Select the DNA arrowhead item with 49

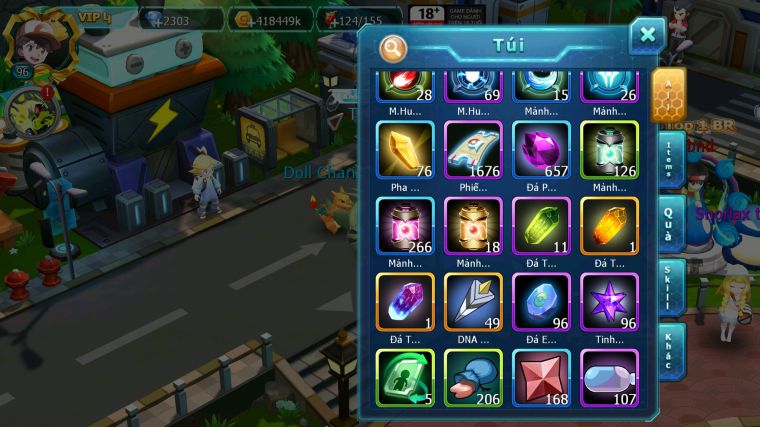click(473, 301)
